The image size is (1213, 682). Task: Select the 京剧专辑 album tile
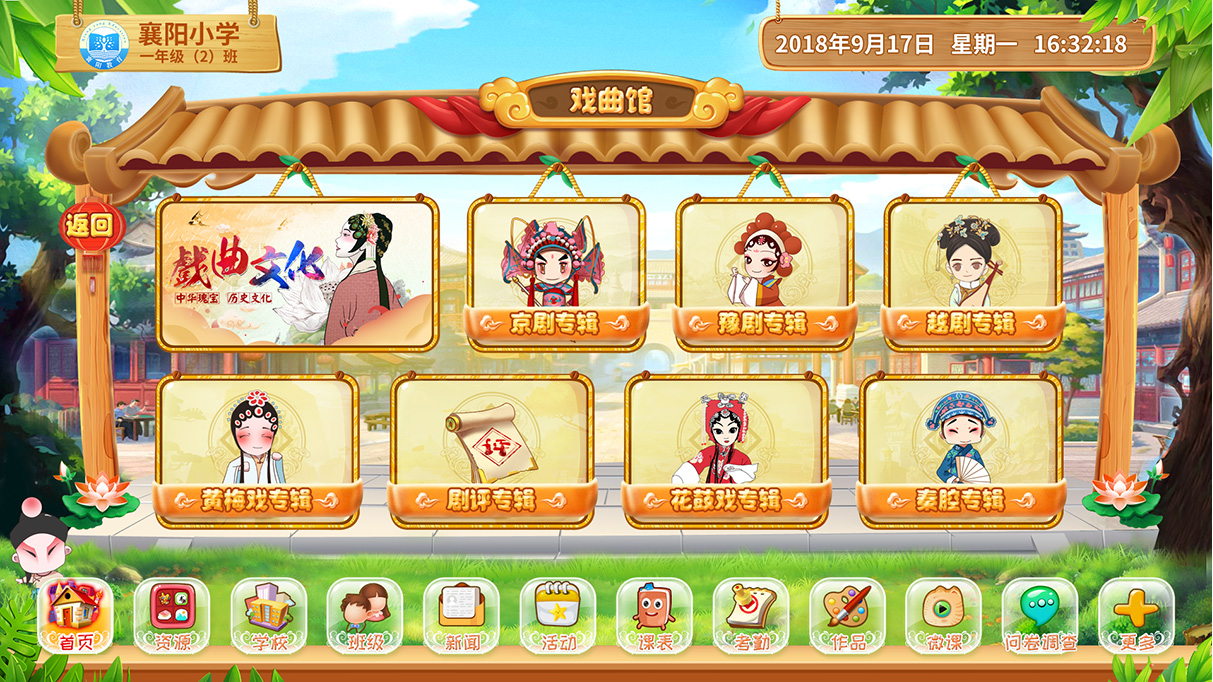click(x=557, y=272)
